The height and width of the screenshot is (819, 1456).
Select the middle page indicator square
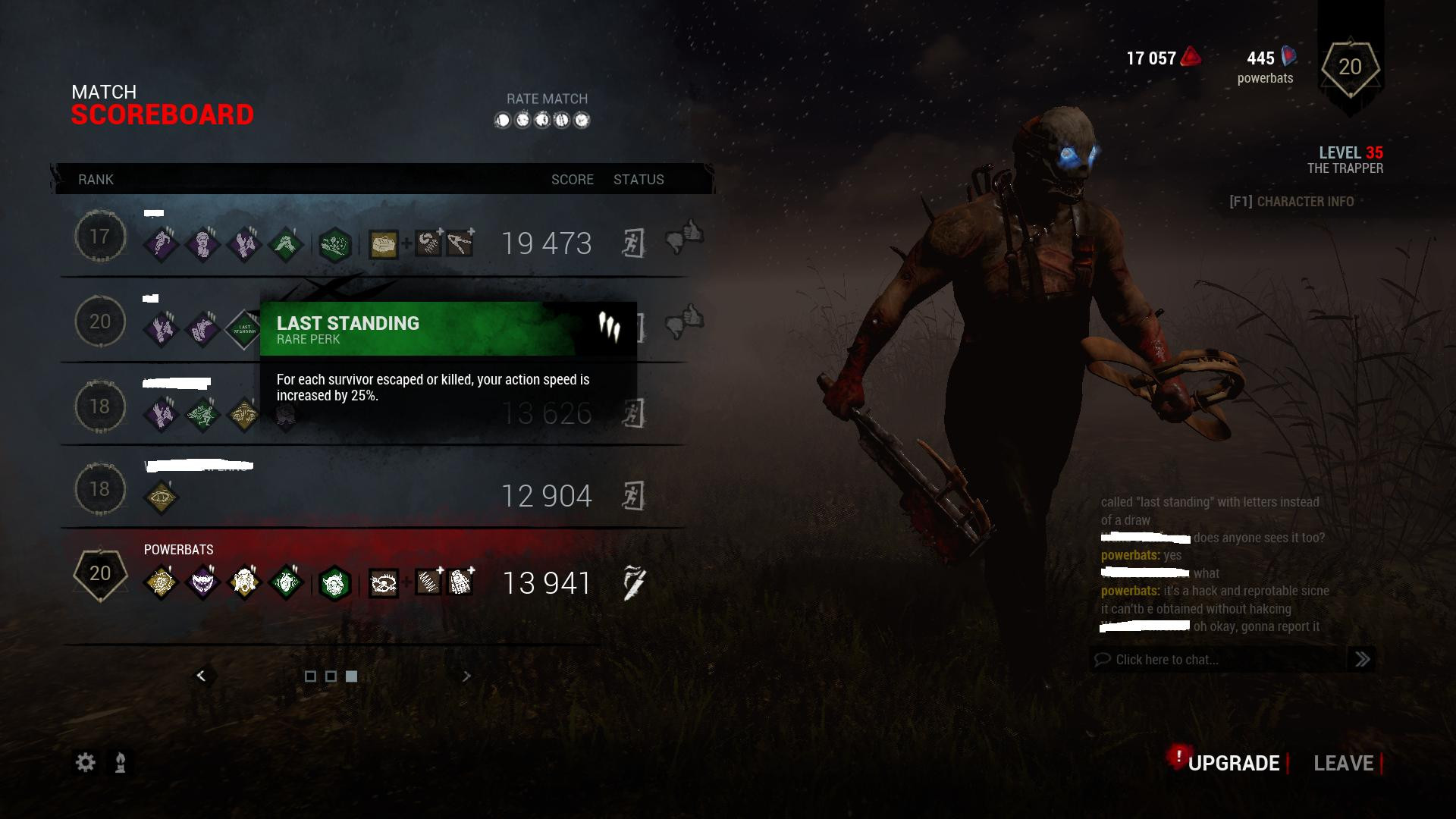pyautogui.click(x=331, y=676)
